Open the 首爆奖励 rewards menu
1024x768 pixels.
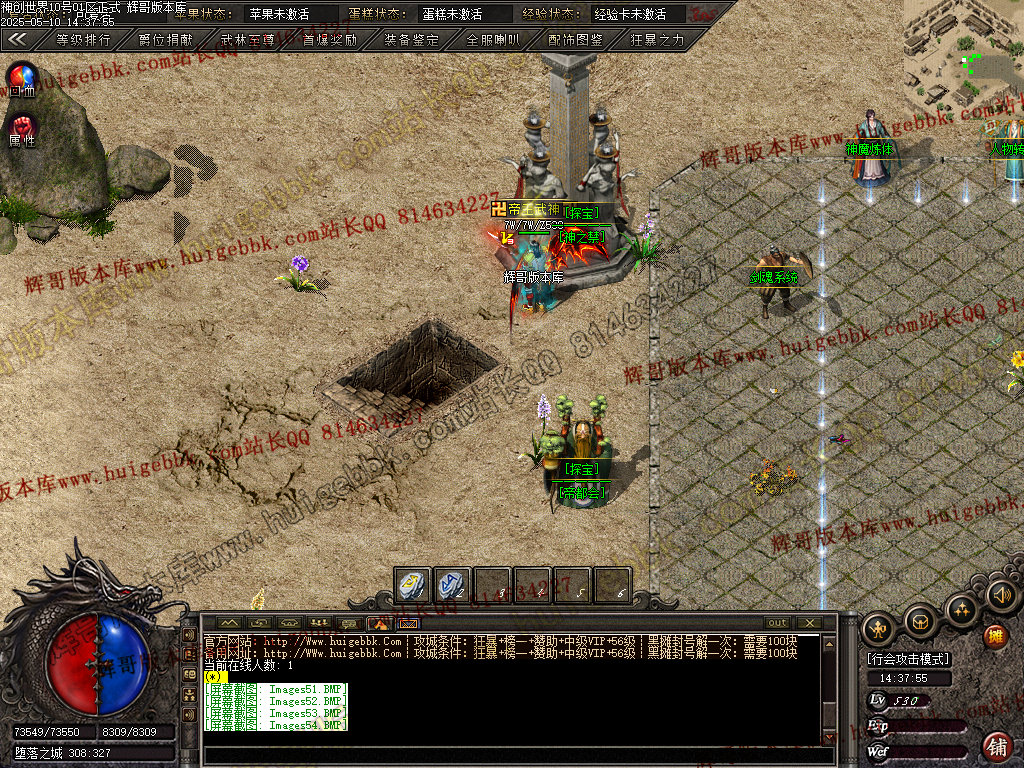pyautogui.click(x=329, y=40)
